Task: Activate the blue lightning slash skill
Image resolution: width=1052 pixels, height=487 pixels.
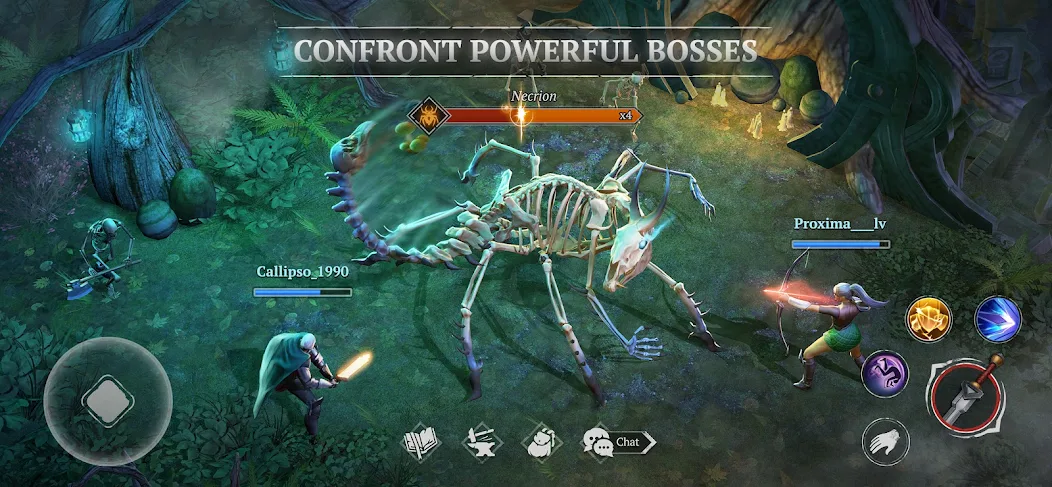Action: pos(997,319)
